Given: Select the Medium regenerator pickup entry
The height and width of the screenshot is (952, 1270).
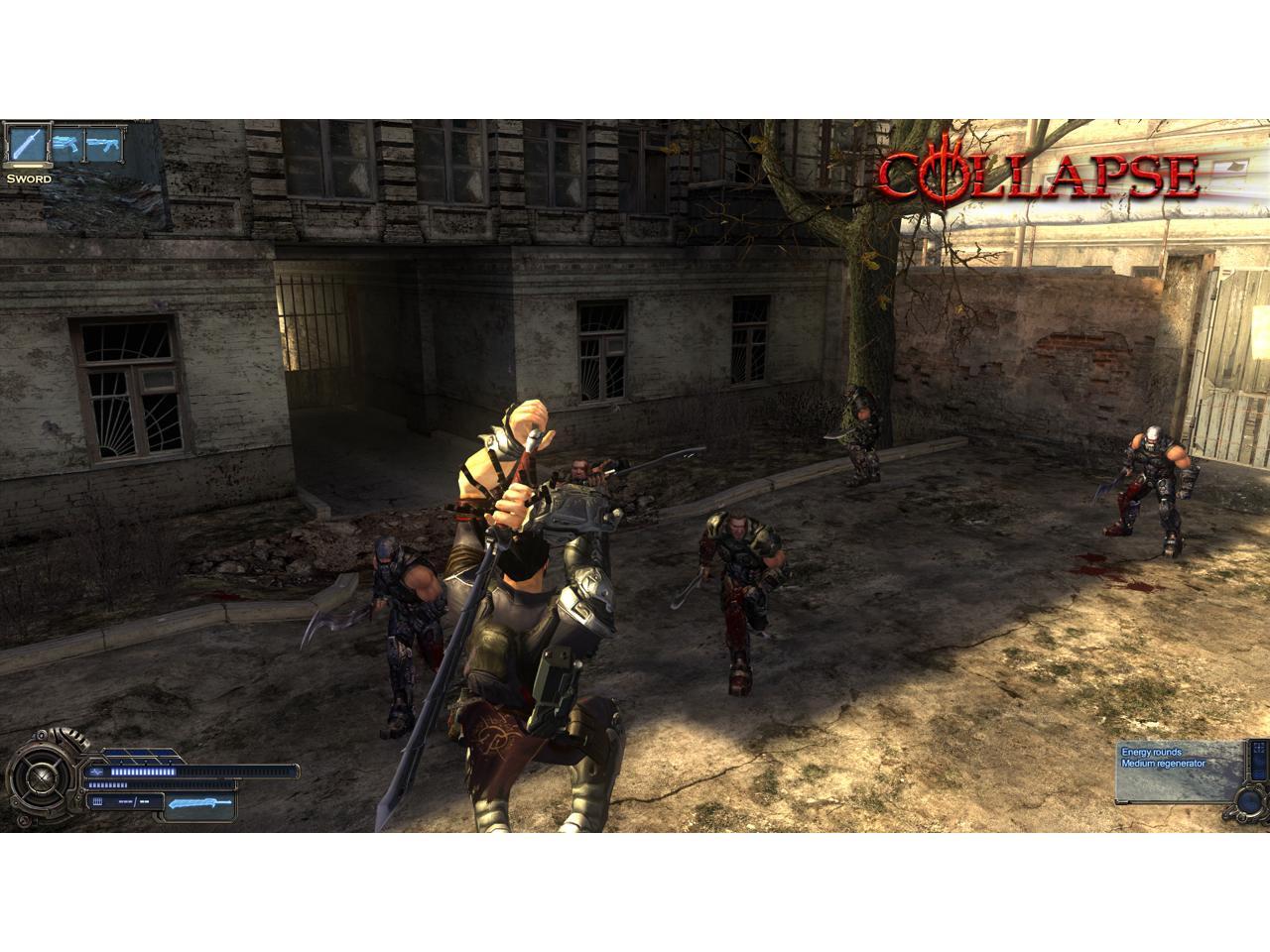Looking at the screenshot, I should (1163, 764).
